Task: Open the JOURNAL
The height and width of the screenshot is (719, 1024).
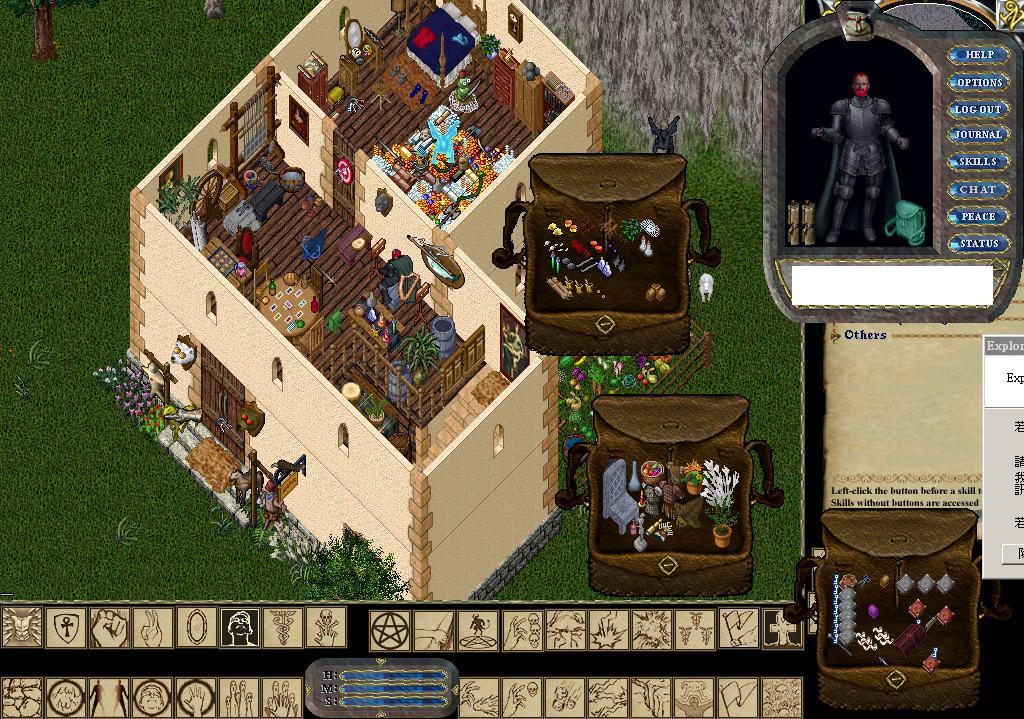Action: click(x=978, y=135)
